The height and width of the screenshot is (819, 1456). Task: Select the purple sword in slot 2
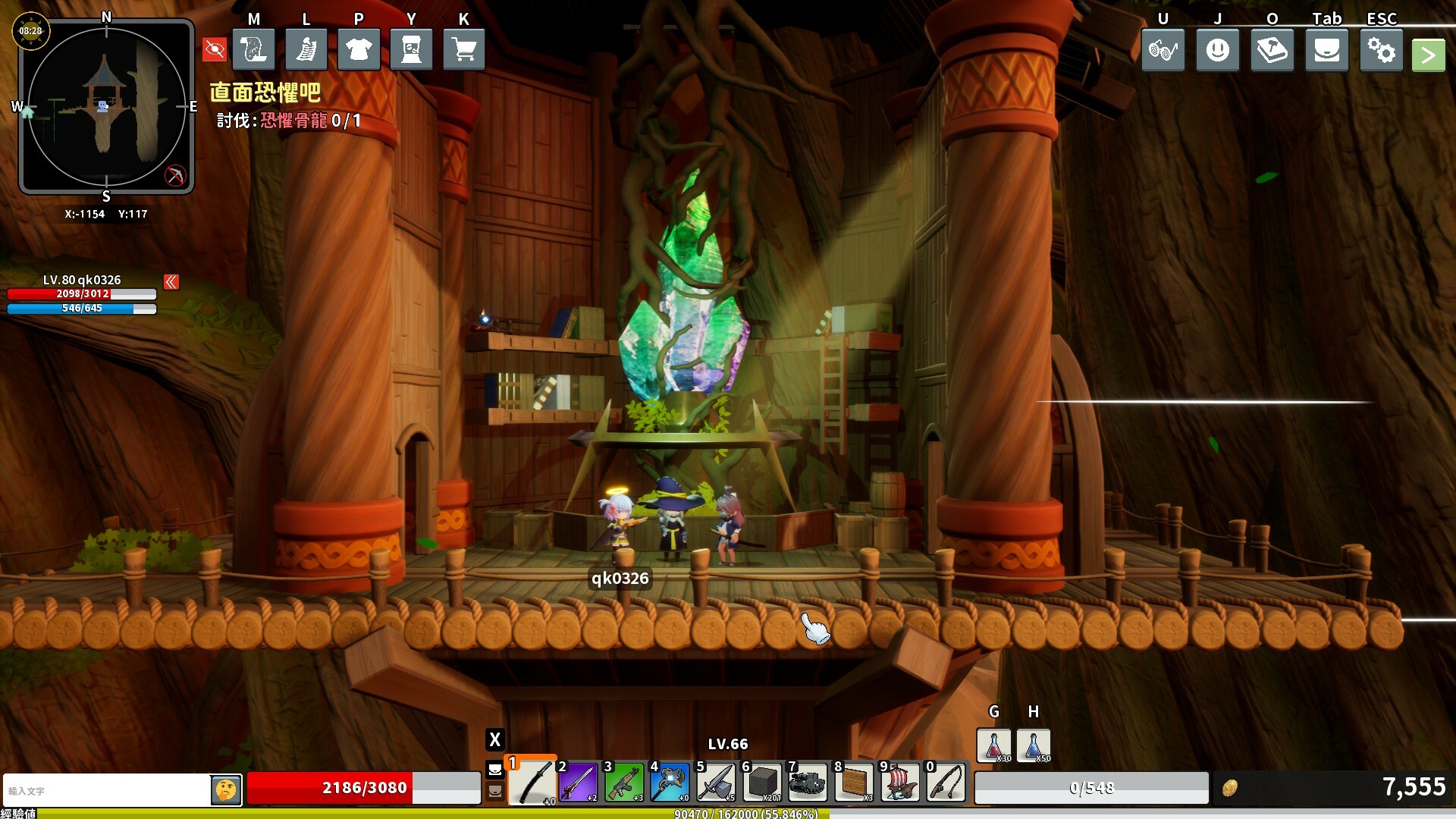click(x=578, y=782)
